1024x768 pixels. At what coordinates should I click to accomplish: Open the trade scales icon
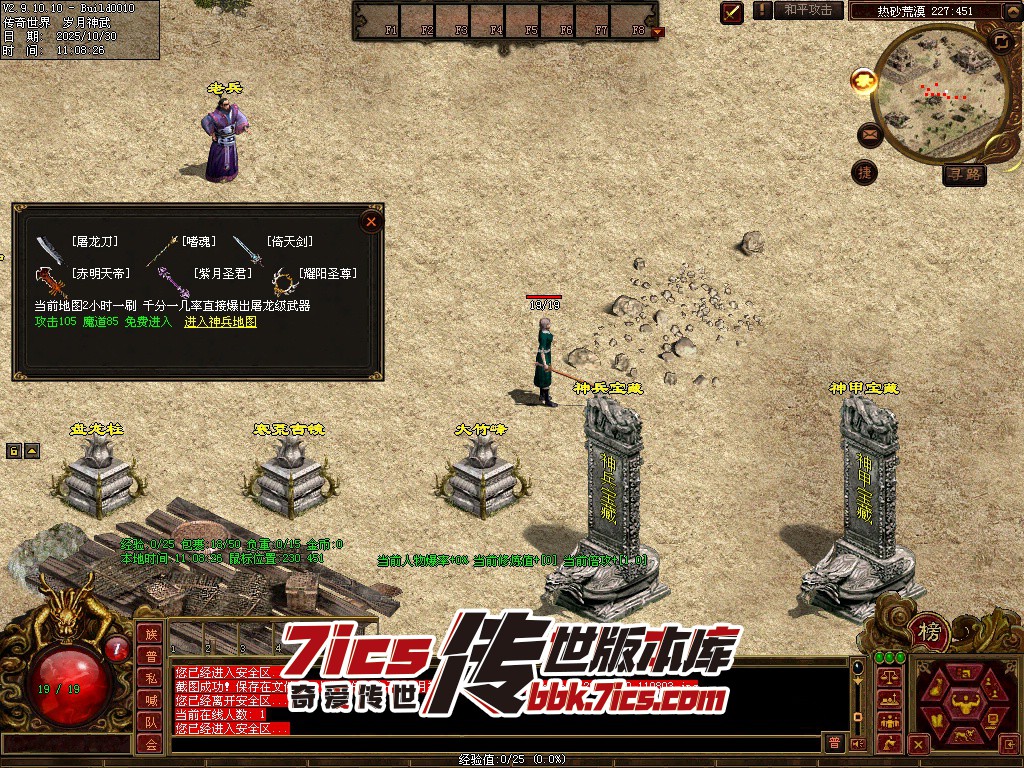(888, 677)
